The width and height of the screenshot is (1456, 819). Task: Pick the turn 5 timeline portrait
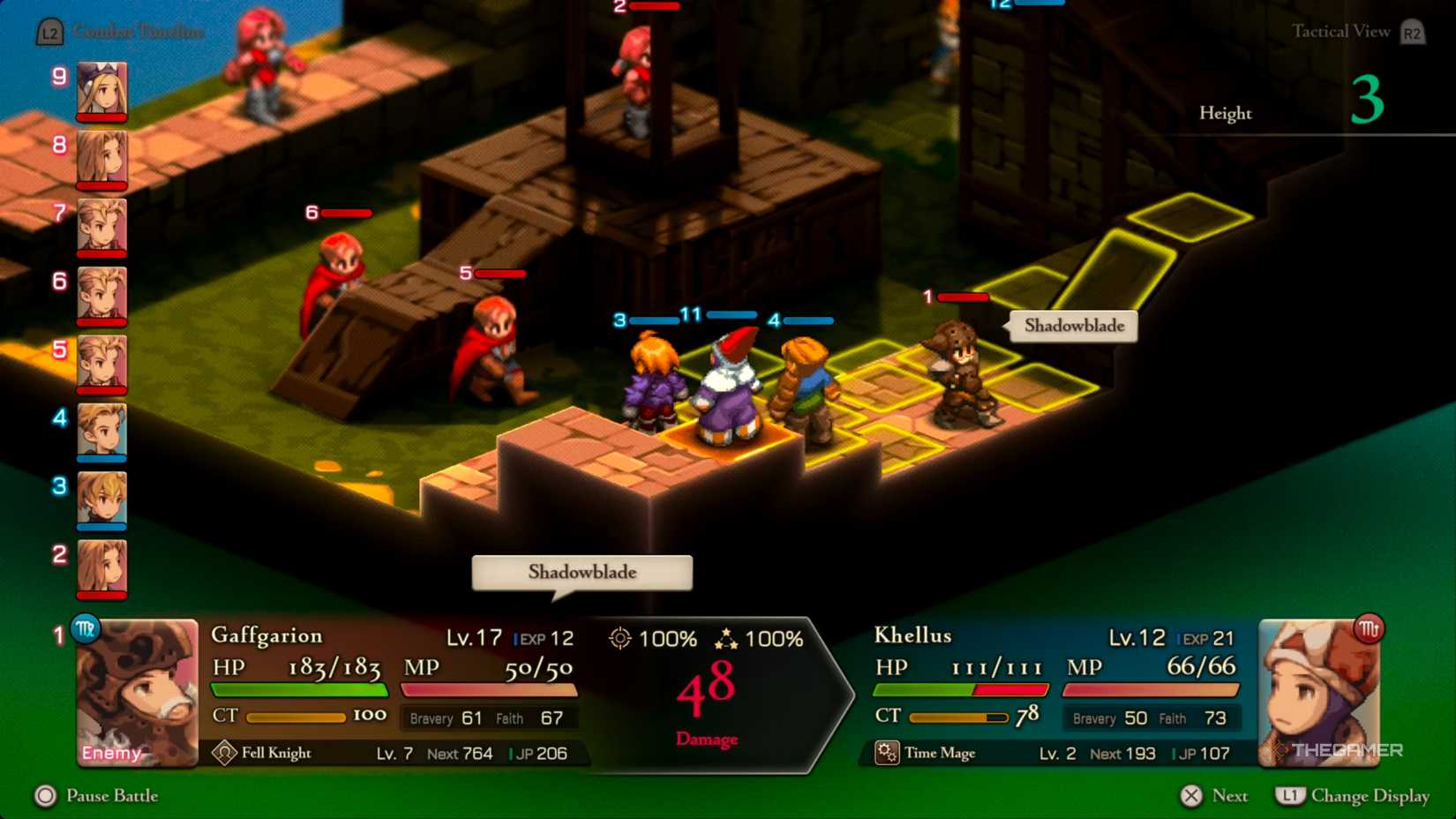coord(101,362)
